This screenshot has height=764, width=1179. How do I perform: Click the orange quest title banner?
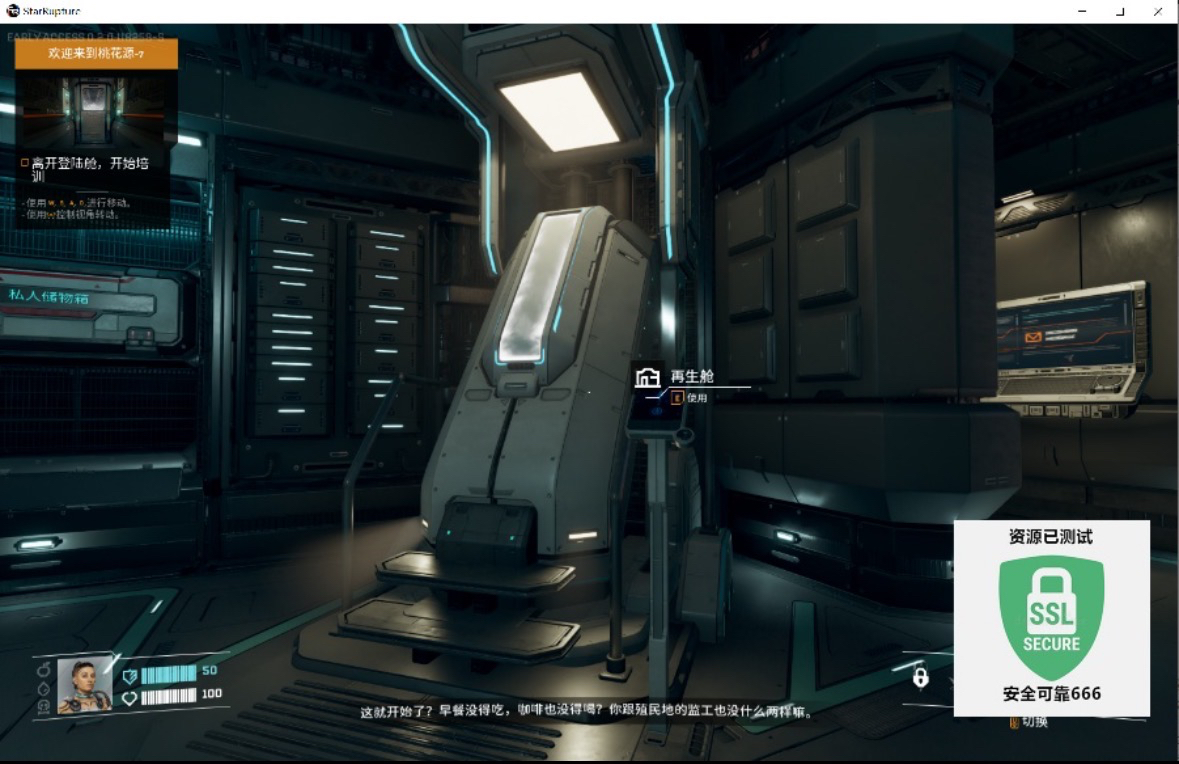pyautogui.click(x=96, y=53)
